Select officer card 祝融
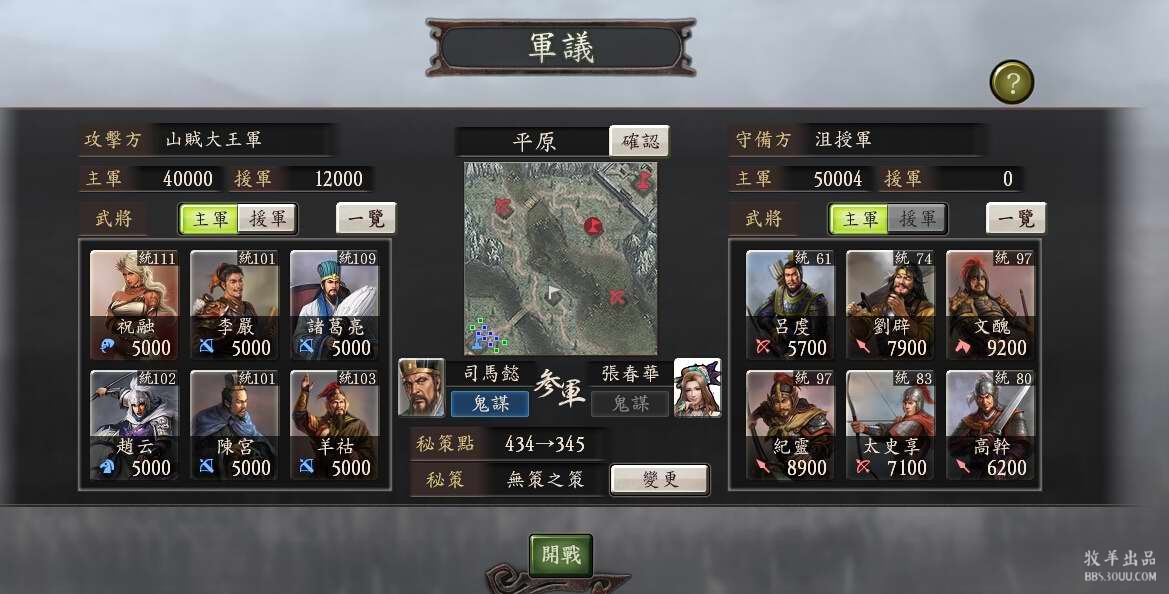Screen dimensions: 1169x594 pos(135,305)
